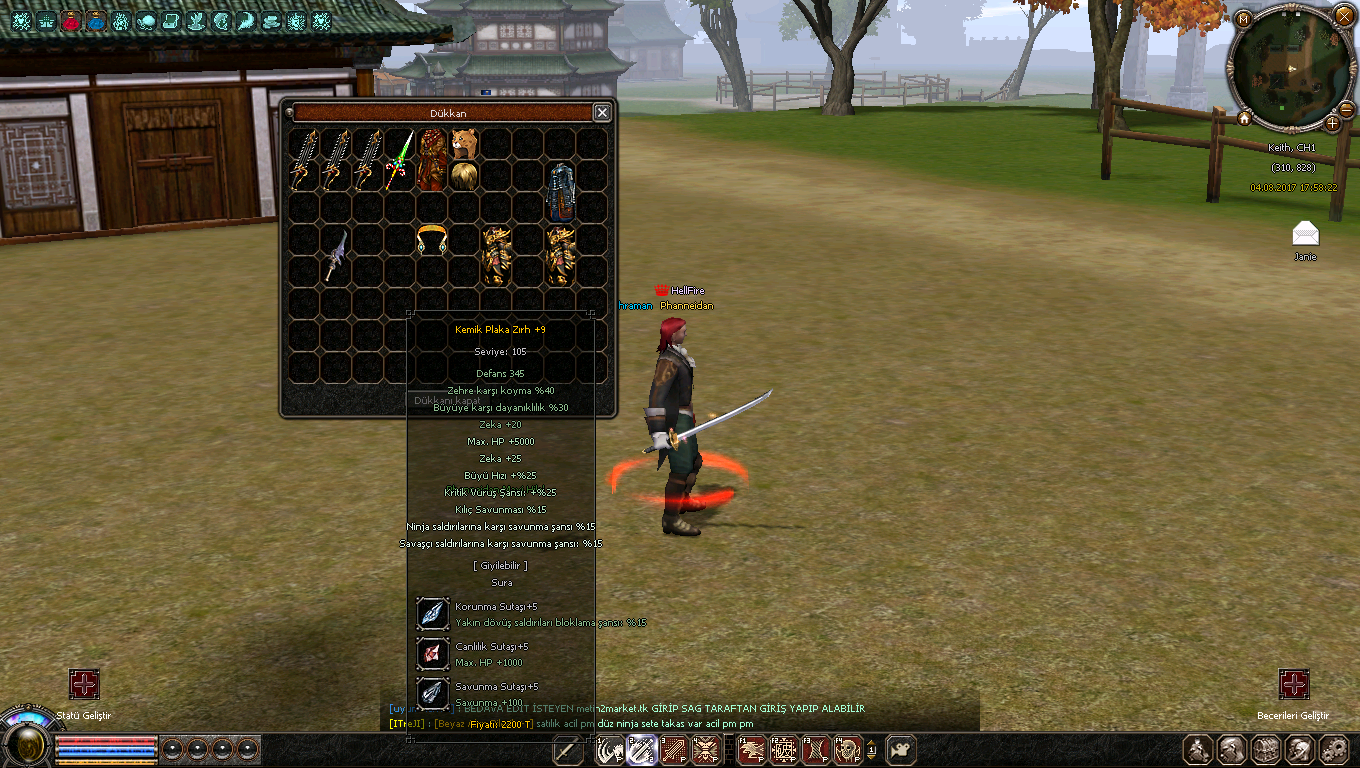
Task: Select the blonde hair item
Action: 463,175
